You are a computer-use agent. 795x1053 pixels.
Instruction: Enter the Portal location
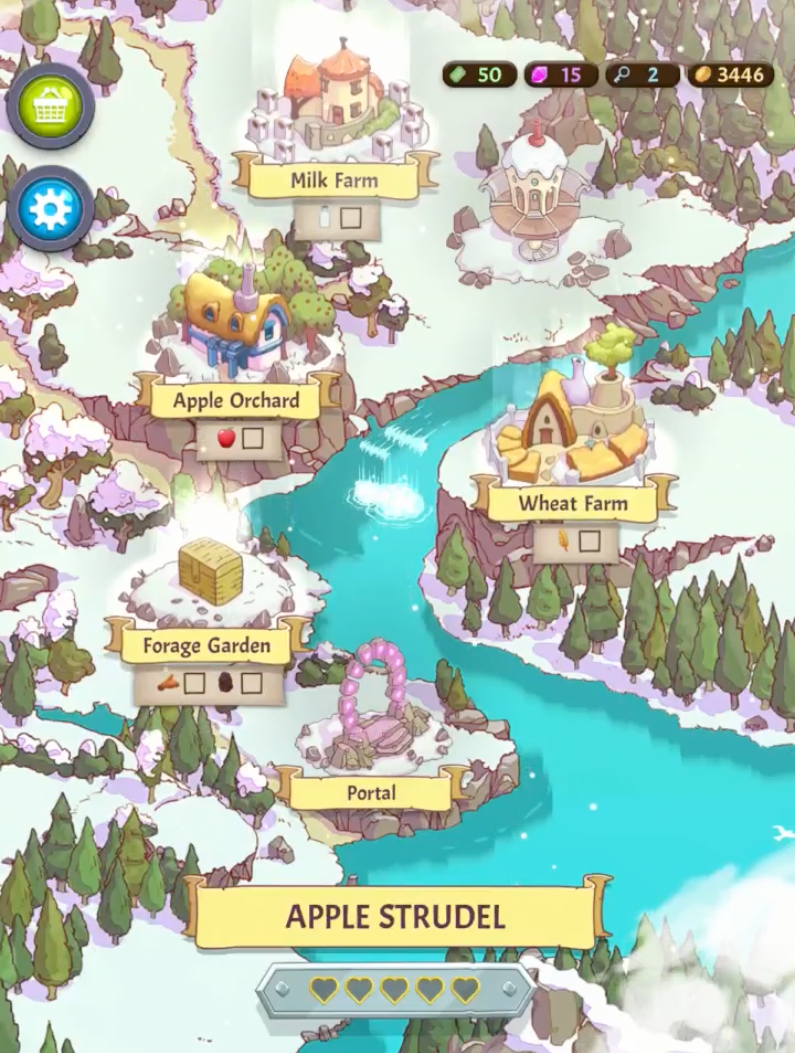[x=371, y=793]
